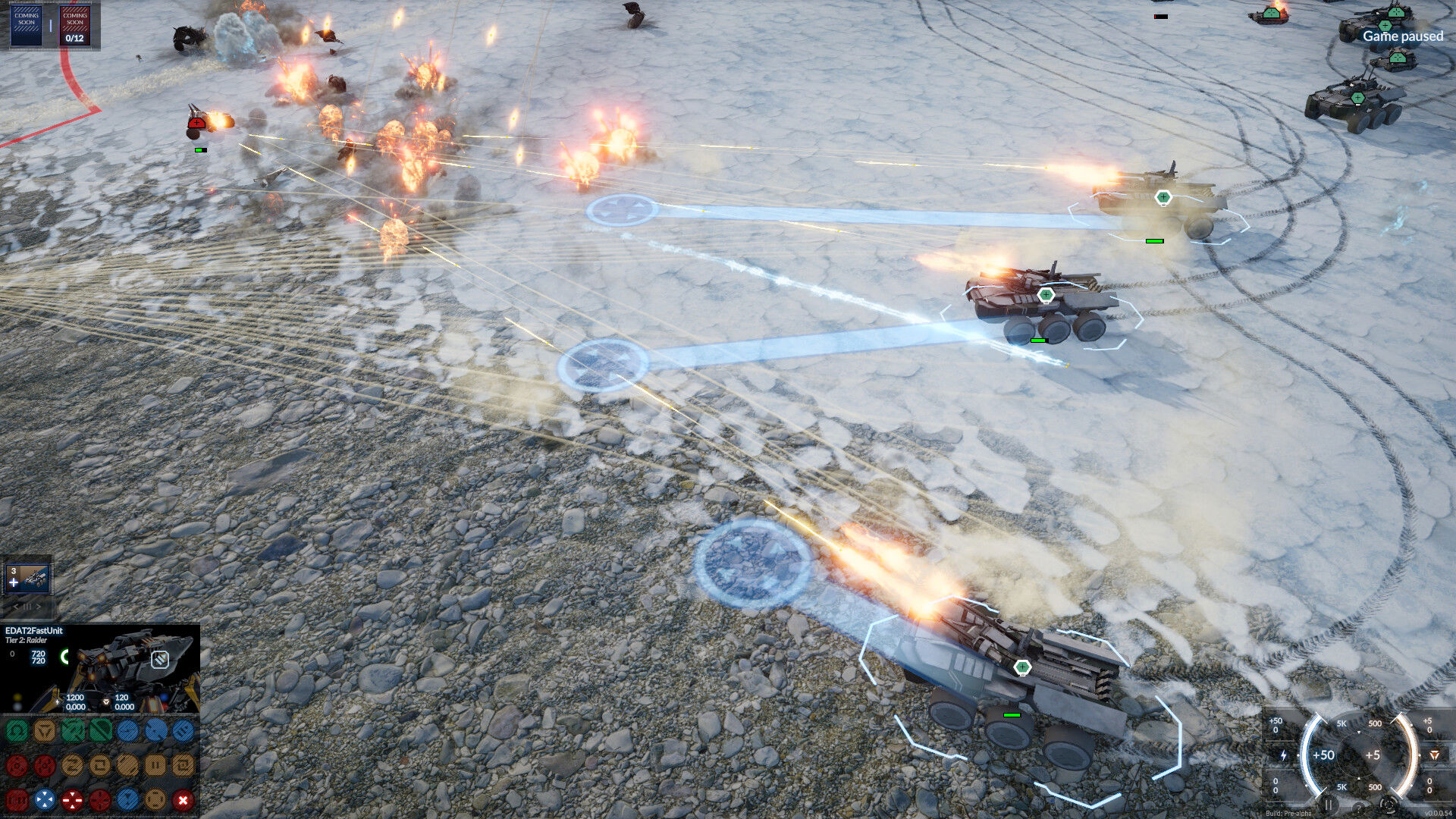Click the lightning bolt energy icon
The height and width of the screenshot is (819, 1456).
click(1283, 755)
